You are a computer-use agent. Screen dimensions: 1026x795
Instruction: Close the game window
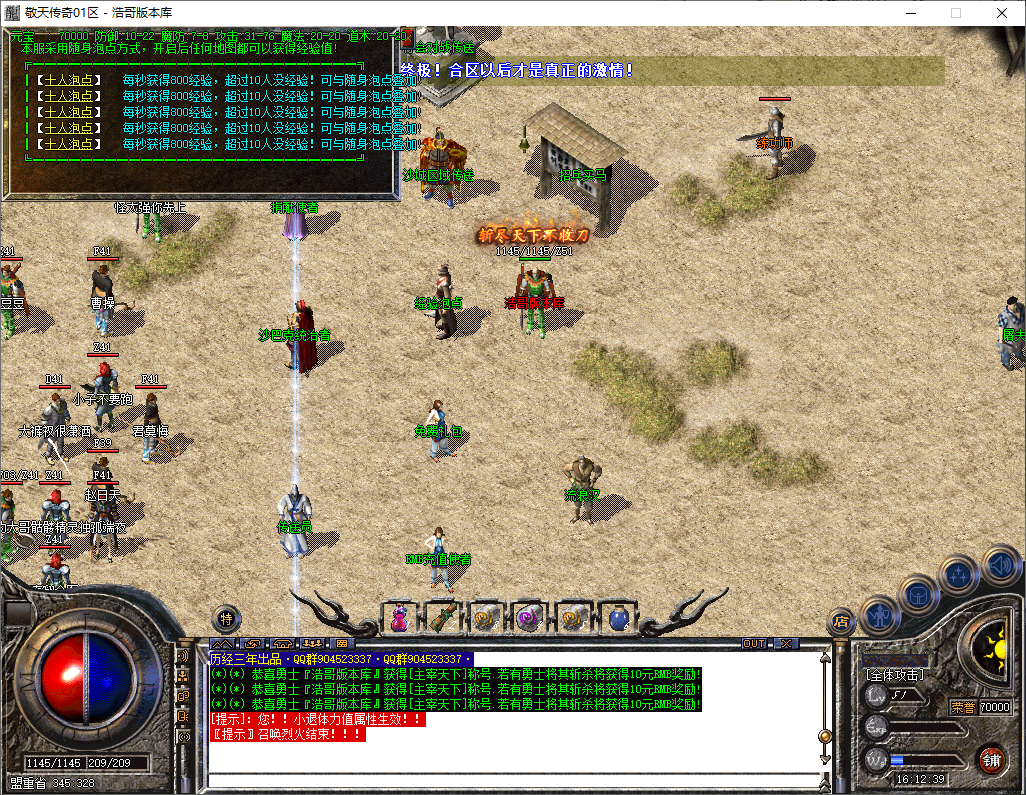(x=1002, y=13)
